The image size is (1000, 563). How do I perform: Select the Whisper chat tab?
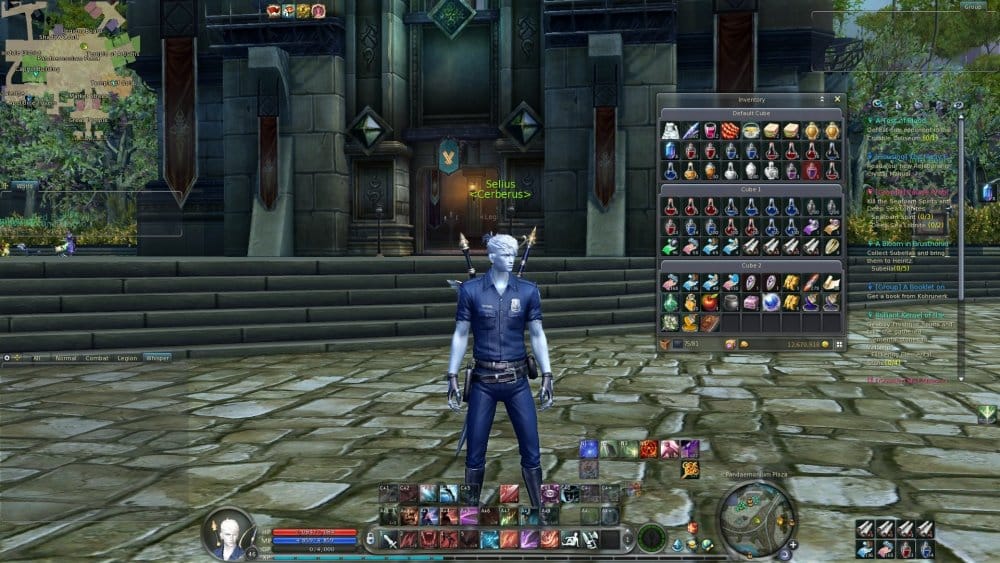tap(156, 357)
